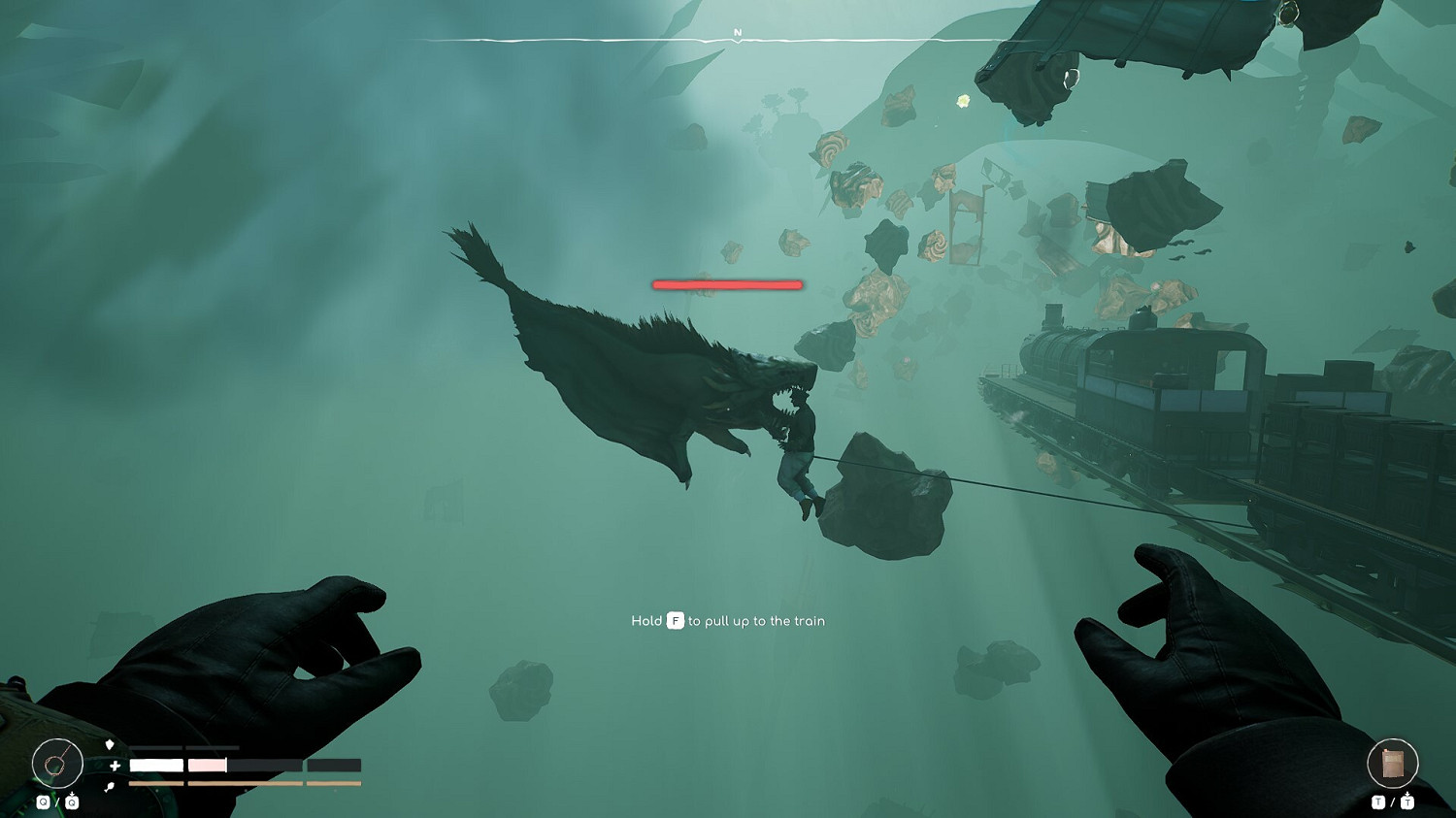Click the Q icon with the down arrow
1456x818 pixels.
click(72, 802)
